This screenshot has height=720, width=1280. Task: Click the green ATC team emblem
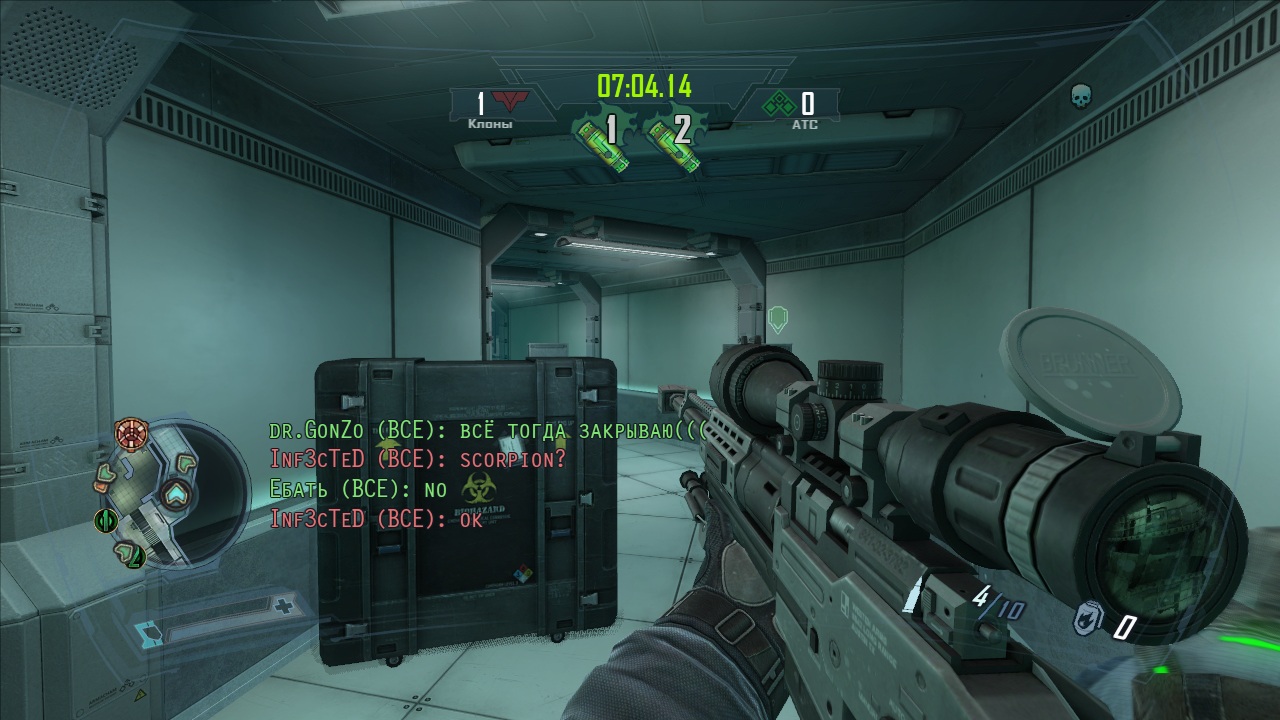coord(778,103)
